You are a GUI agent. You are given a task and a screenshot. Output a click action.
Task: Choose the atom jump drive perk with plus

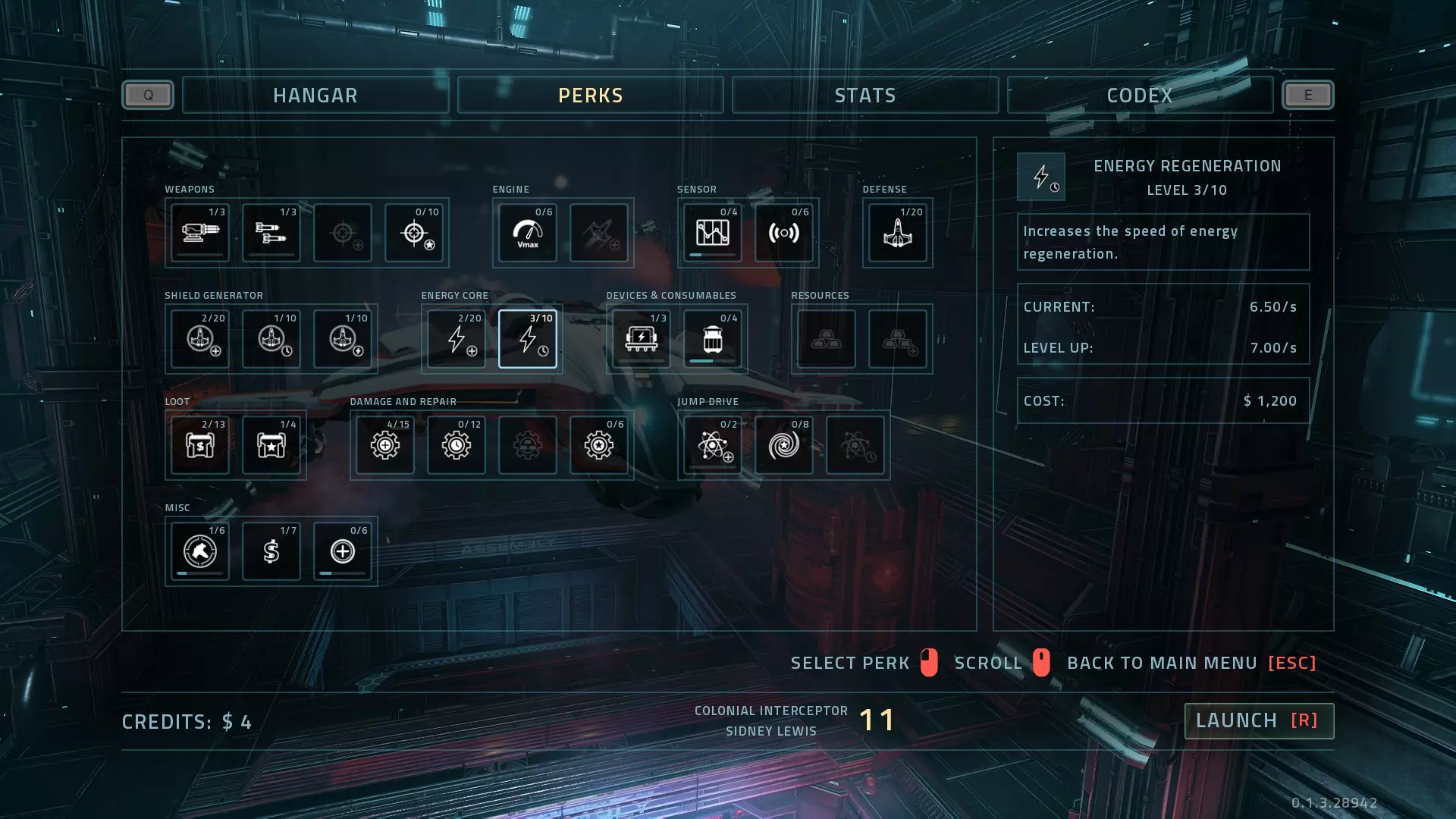(x=713, y=445)
